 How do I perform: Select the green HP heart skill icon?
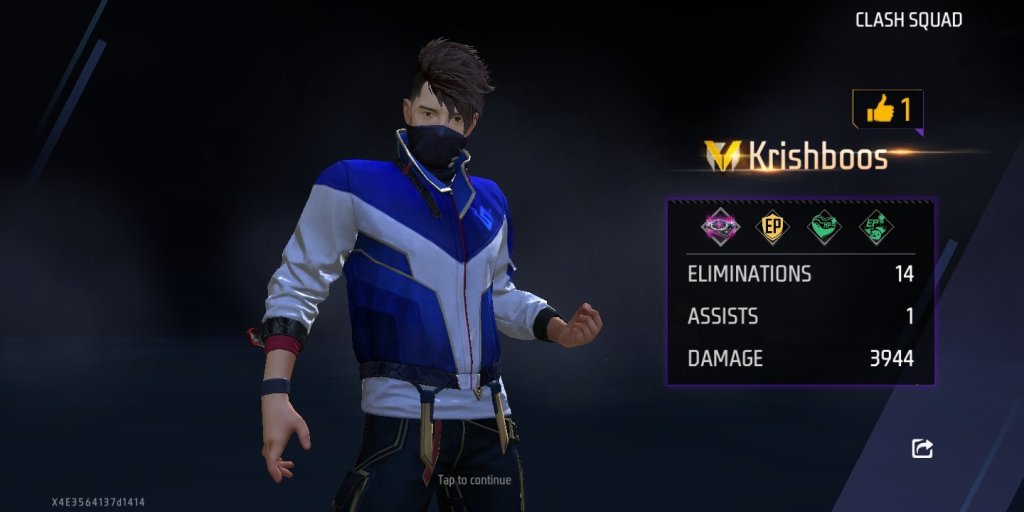[824, 226]
